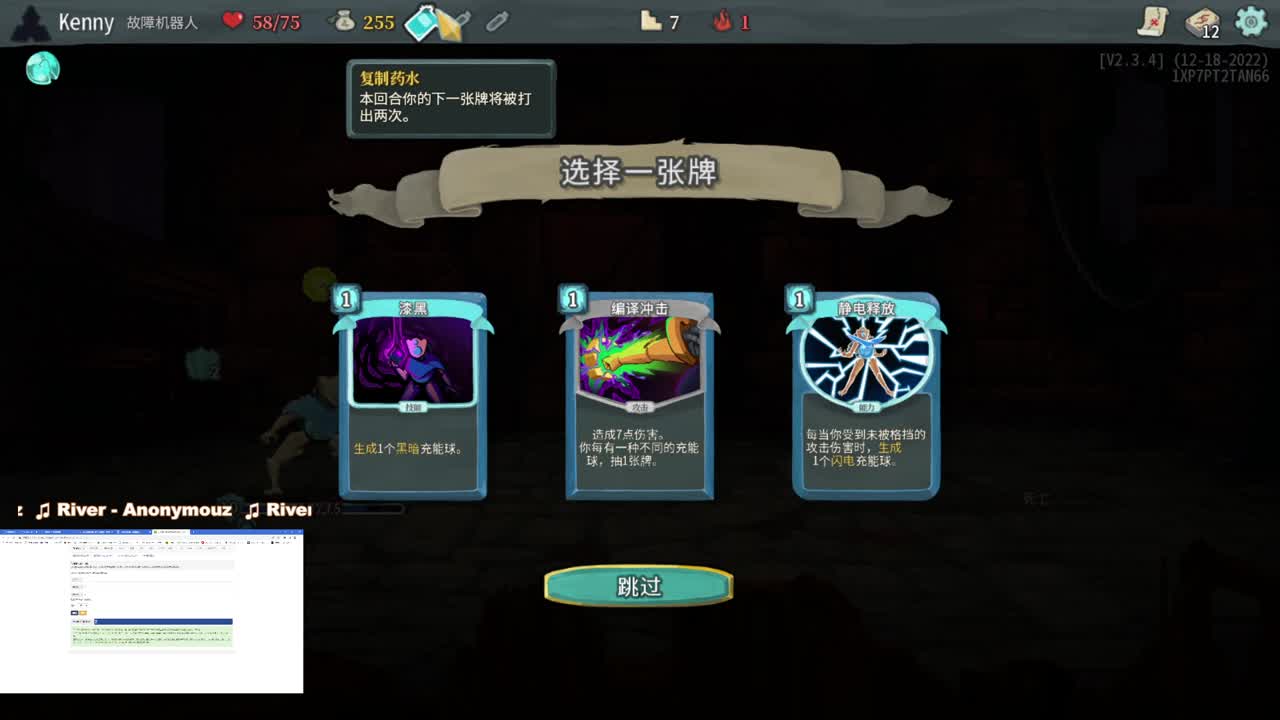The height and width of the screenshot is (720, 1280).
Task: Click the blue orb relic top-left corner
Action: click(x=42, y=68)
